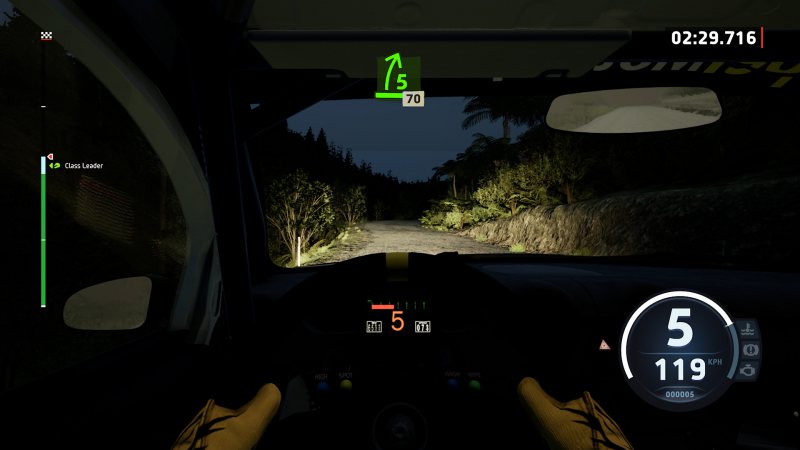This screenshot has width=800, height=450.
Task: Select the engine warning light icon
Action: coord(748,369)
